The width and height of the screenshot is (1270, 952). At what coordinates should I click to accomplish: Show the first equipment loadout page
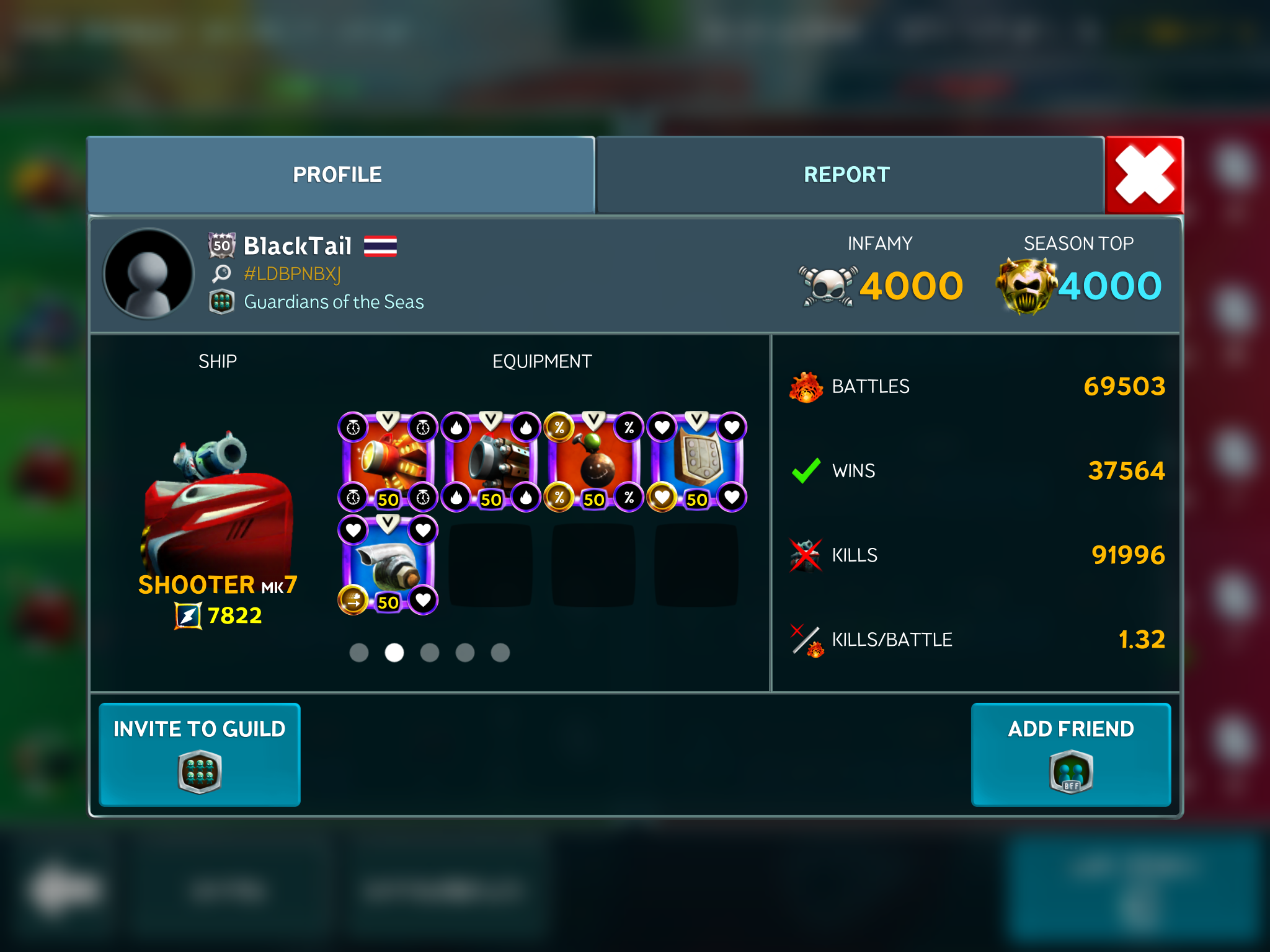(x=359, y=653)
